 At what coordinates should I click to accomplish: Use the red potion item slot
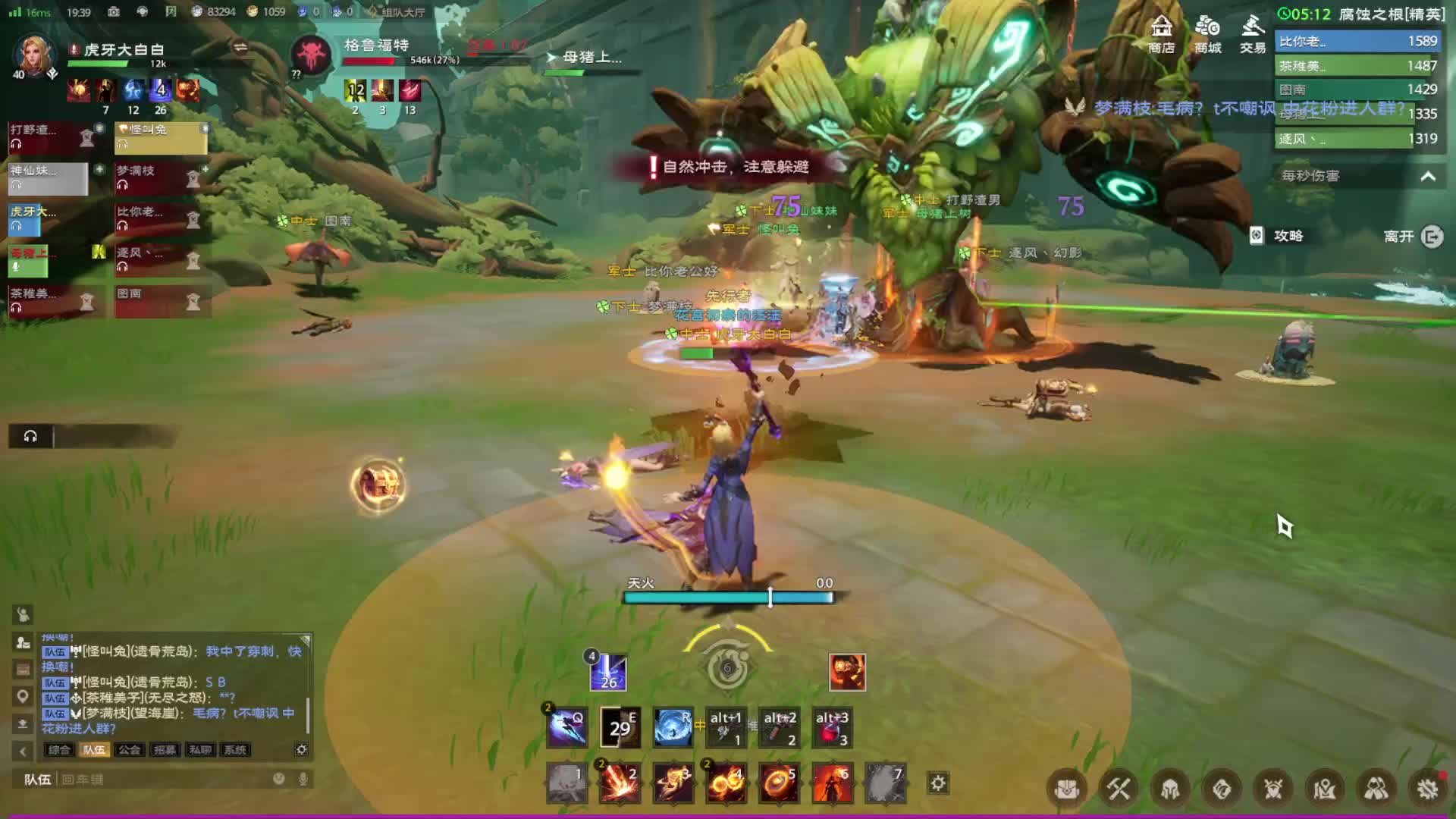coord(832,730)
